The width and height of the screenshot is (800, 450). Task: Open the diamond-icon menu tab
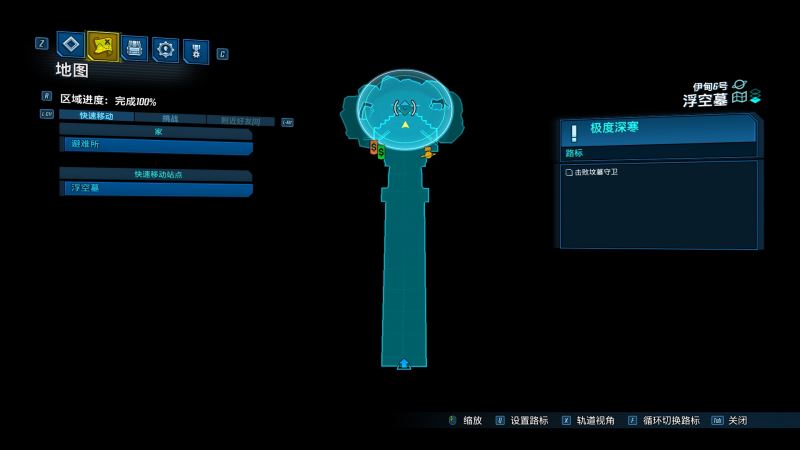tap(70, 44)
